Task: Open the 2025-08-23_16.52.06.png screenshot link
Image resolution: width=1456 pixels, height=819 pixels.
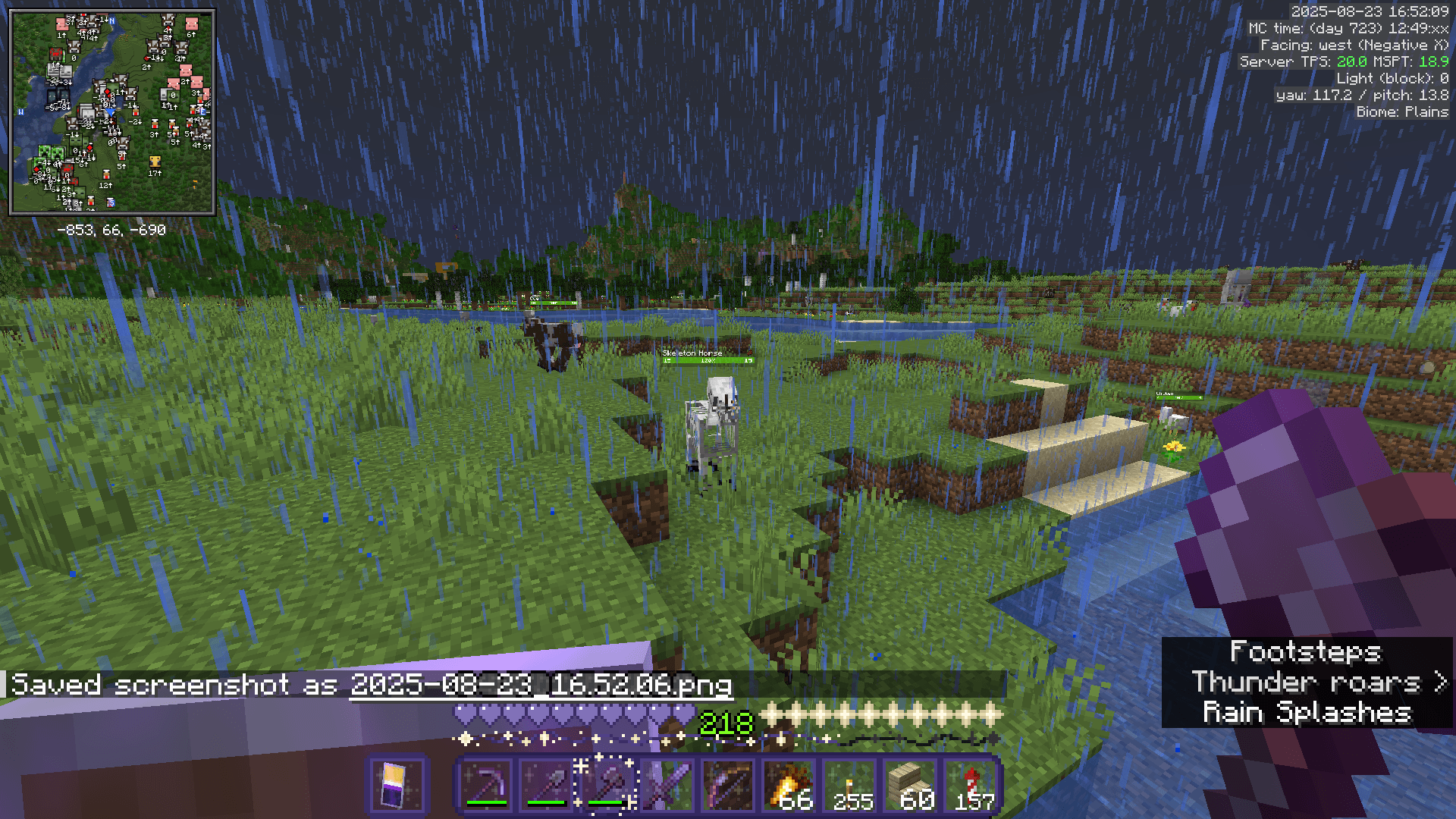Action: (540, 685)
